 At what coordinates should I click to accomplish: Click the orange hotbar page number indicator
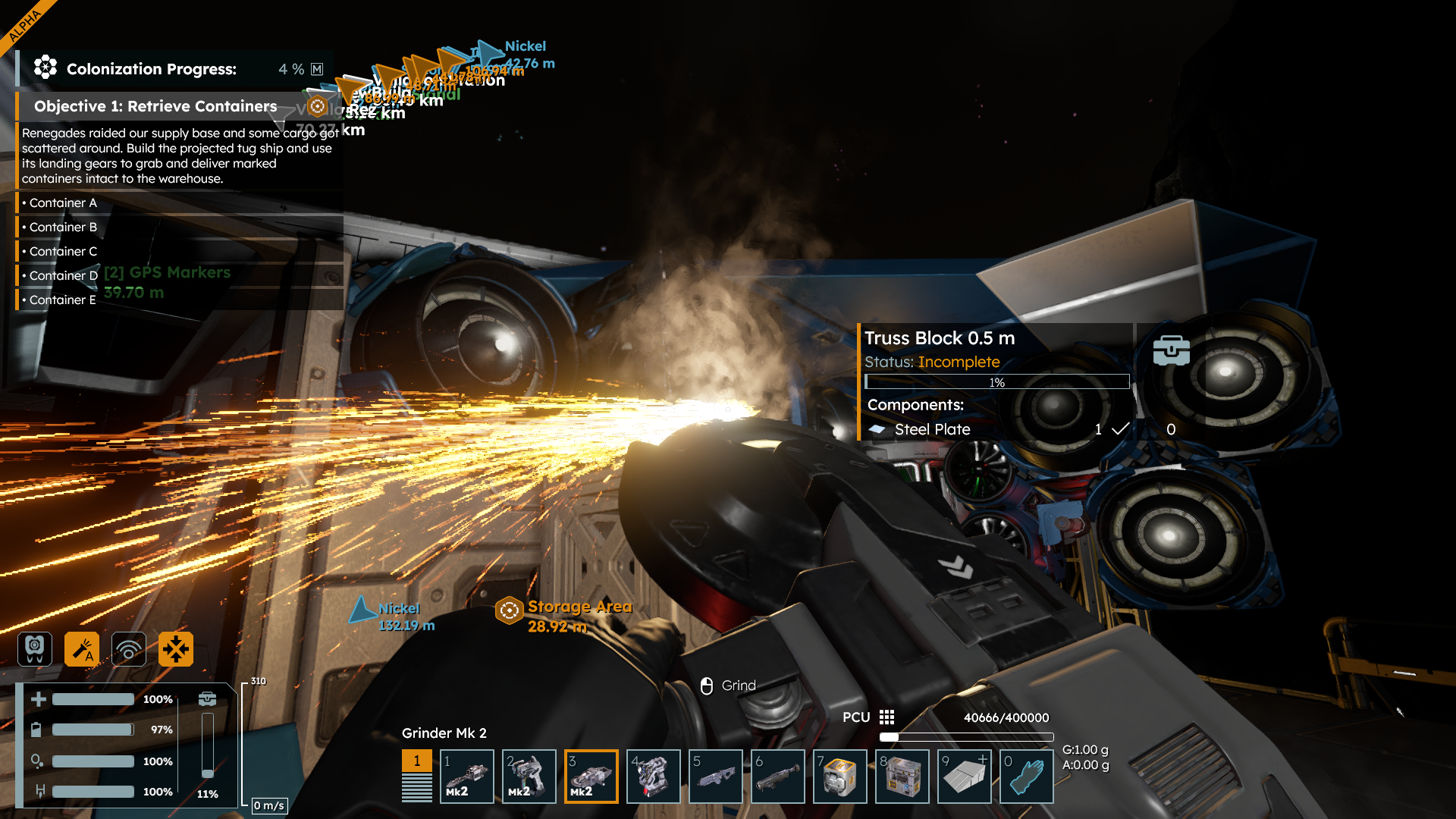tap(416, 761)
